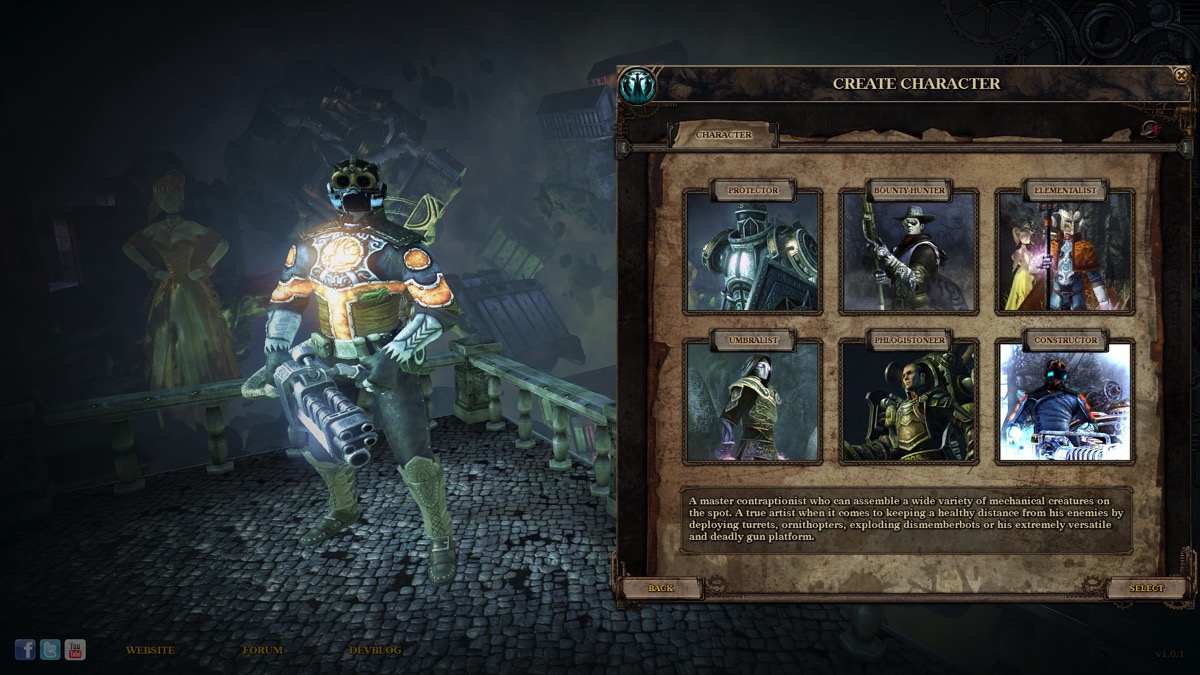Screen dimensions: 1200x675
Task: Click the Constructor class portrait
Action: [x=1065, y=402]
